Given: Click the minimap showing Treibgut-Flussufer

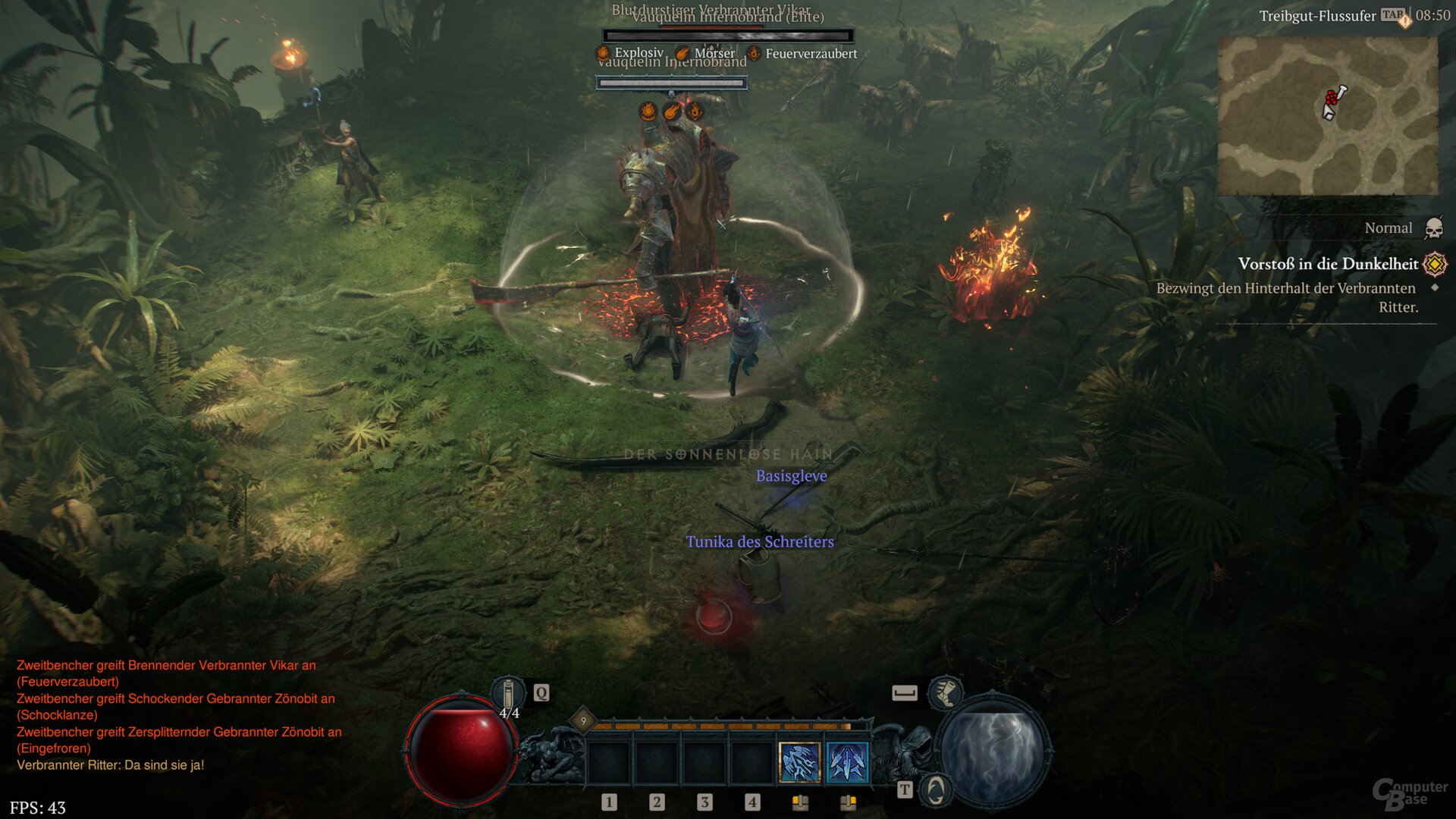Looking at the screenshot, I should 1331,114.
